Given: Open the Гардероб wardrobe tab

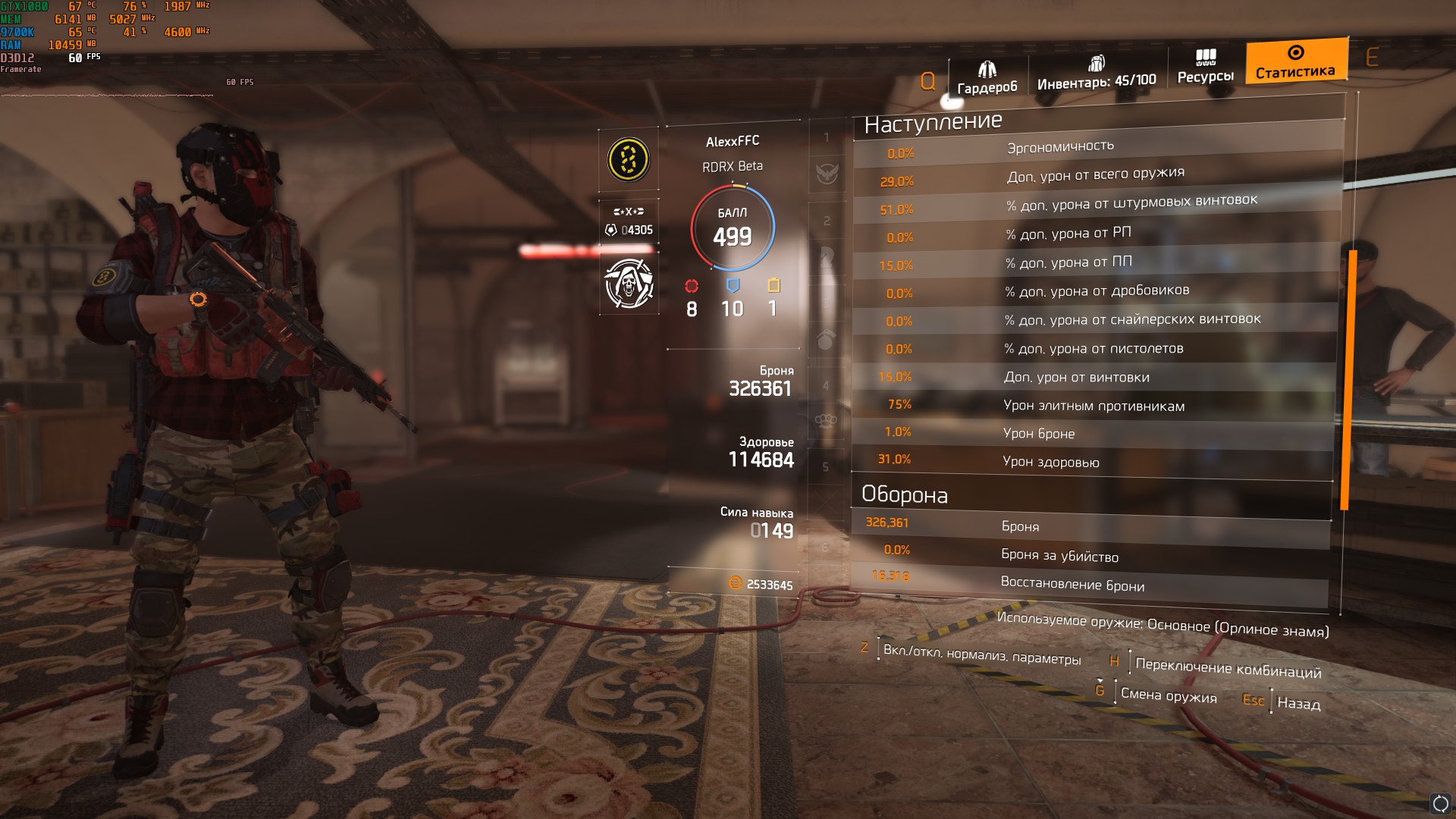Looking at the screenshot, I should (987, 78).
